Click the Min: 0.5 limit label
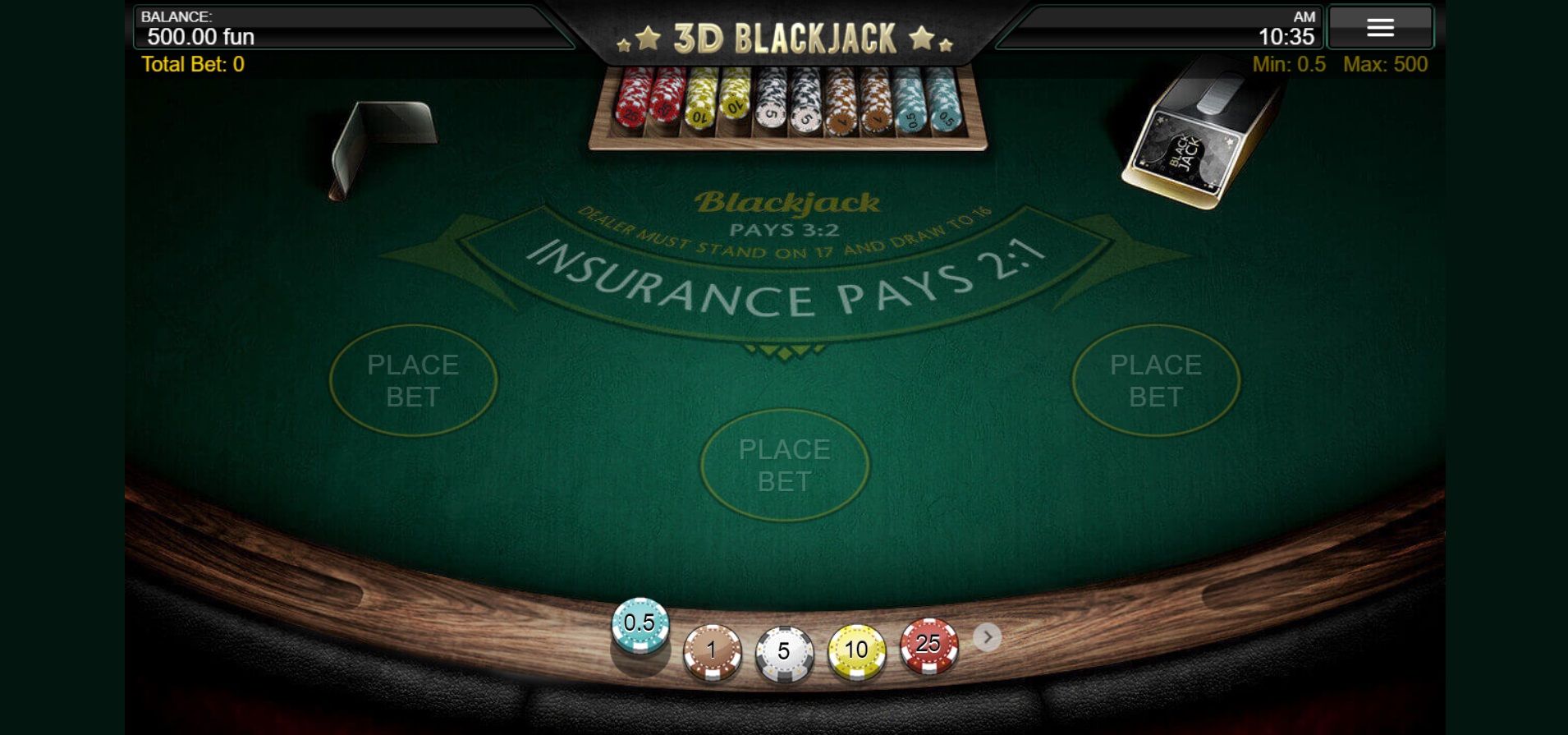Screen dimensions: 1568x735 pyautogui.click(x=1291, y=65)
